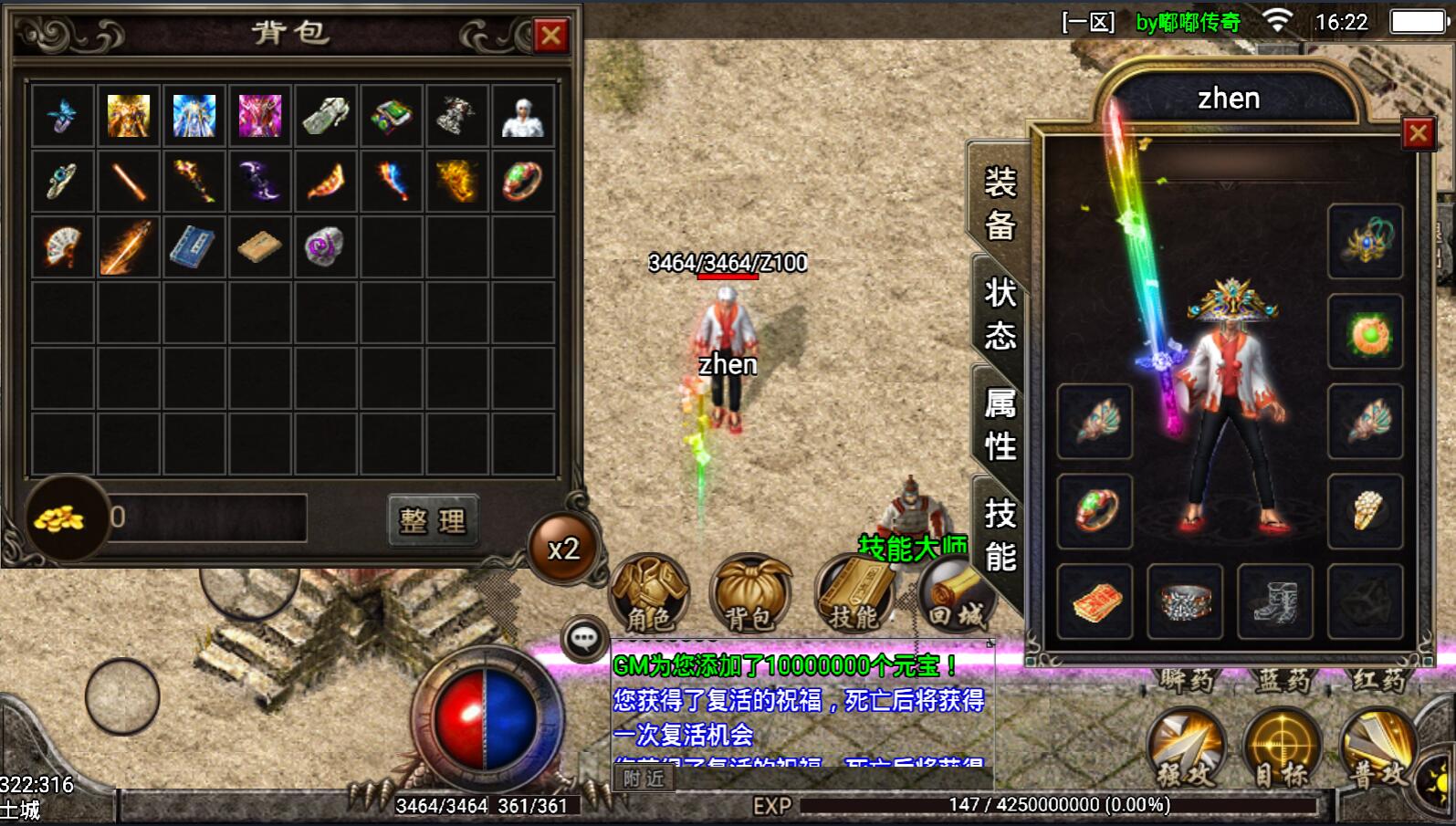This screenshot has height=826, width=1456.
Task: Open the chat speech bubble
Action: [584, 639]
